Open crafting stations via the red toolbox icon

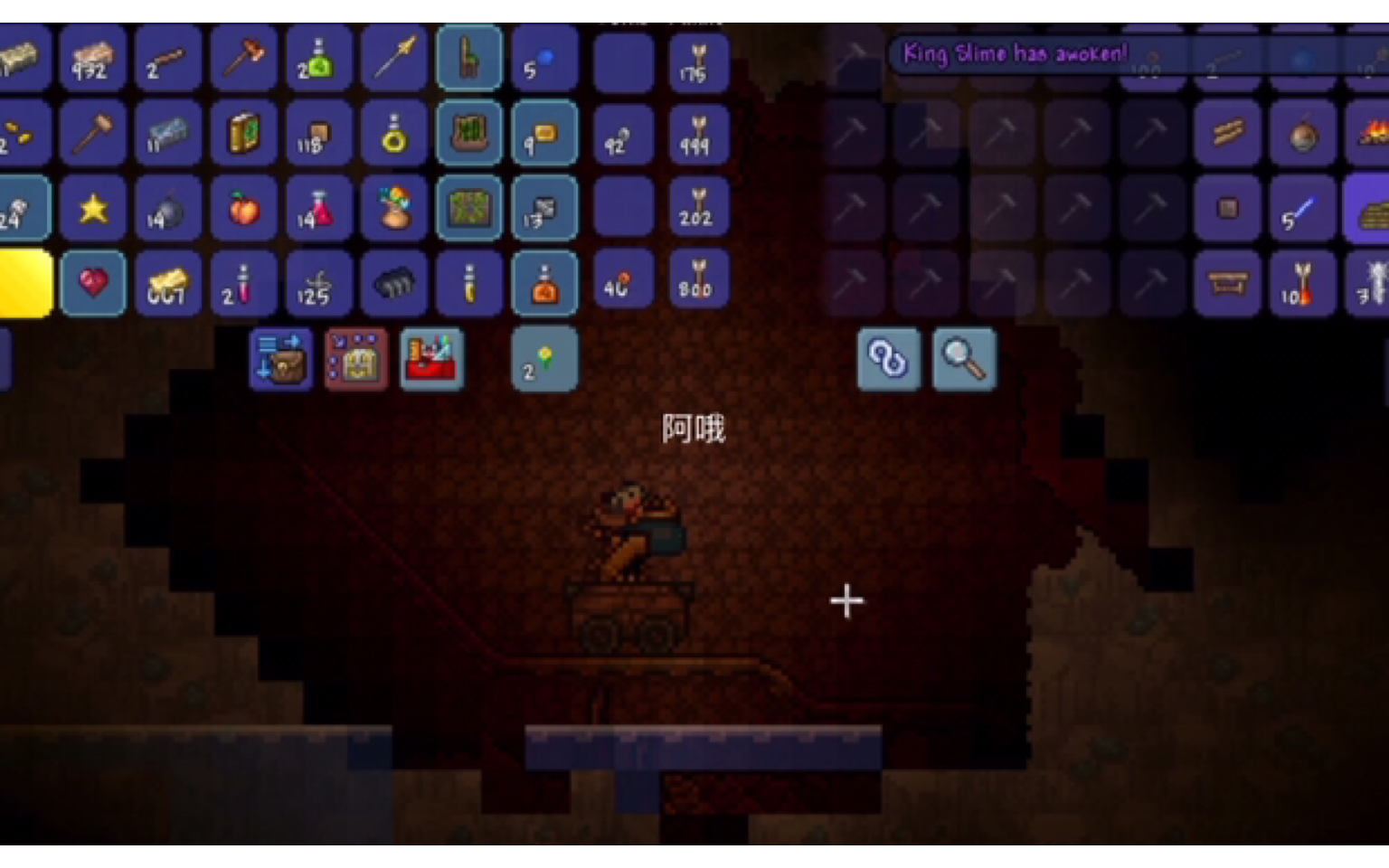[x=432, y=359]
